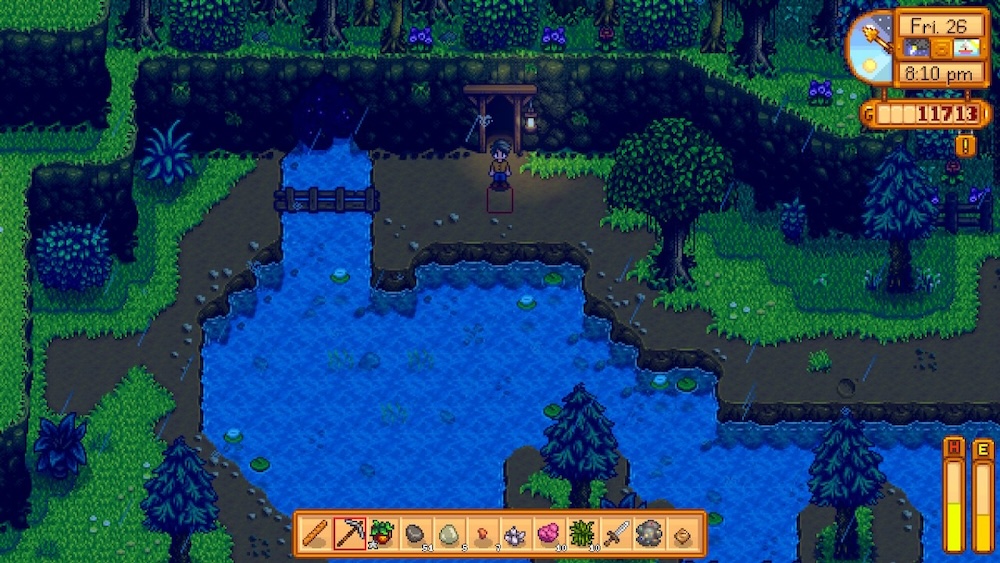Viewport: 1000px width, 563px height.
Task: Select the stone stack of 51
Action: coord(415,533)
